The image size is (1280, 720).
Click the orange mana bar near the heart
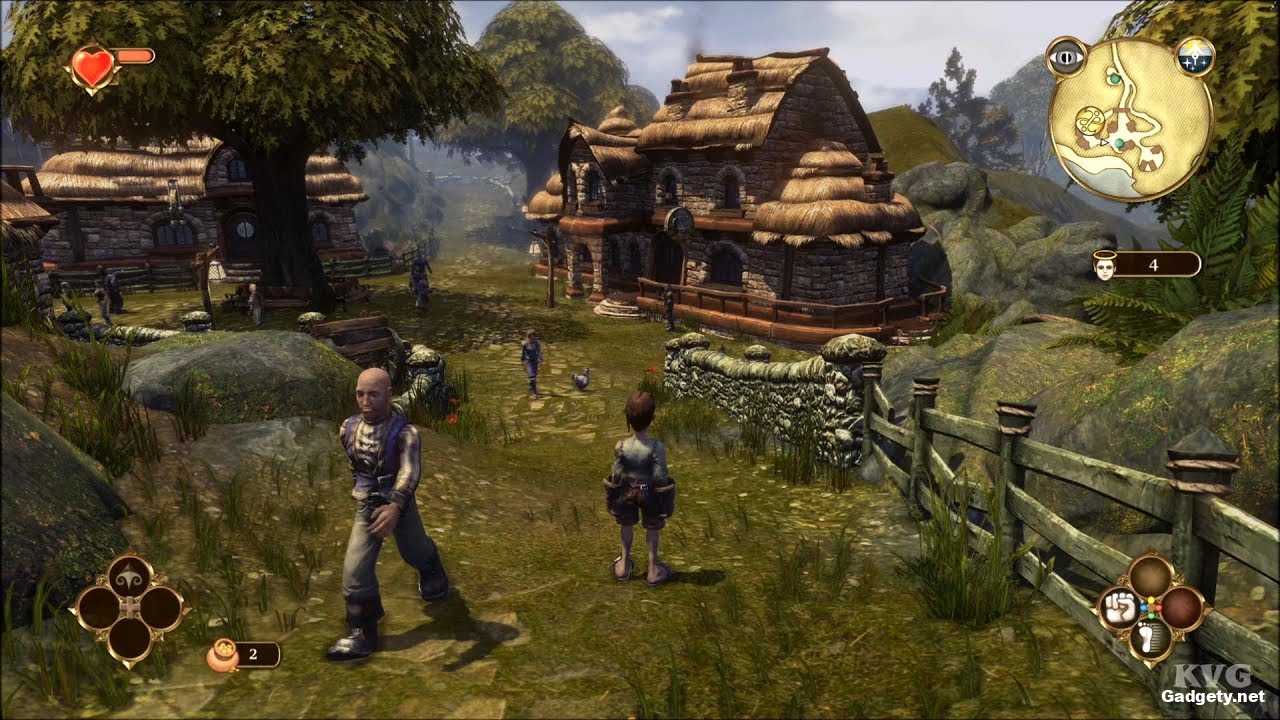point(134,56)
